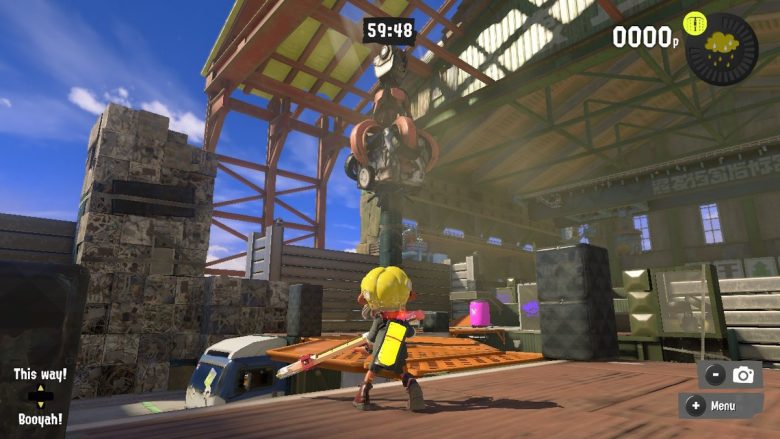The width and height of the screenshot is (780, 439).
Task: Select the small yellow sprinkler sub-weapon icon
Action: (694, 23)
